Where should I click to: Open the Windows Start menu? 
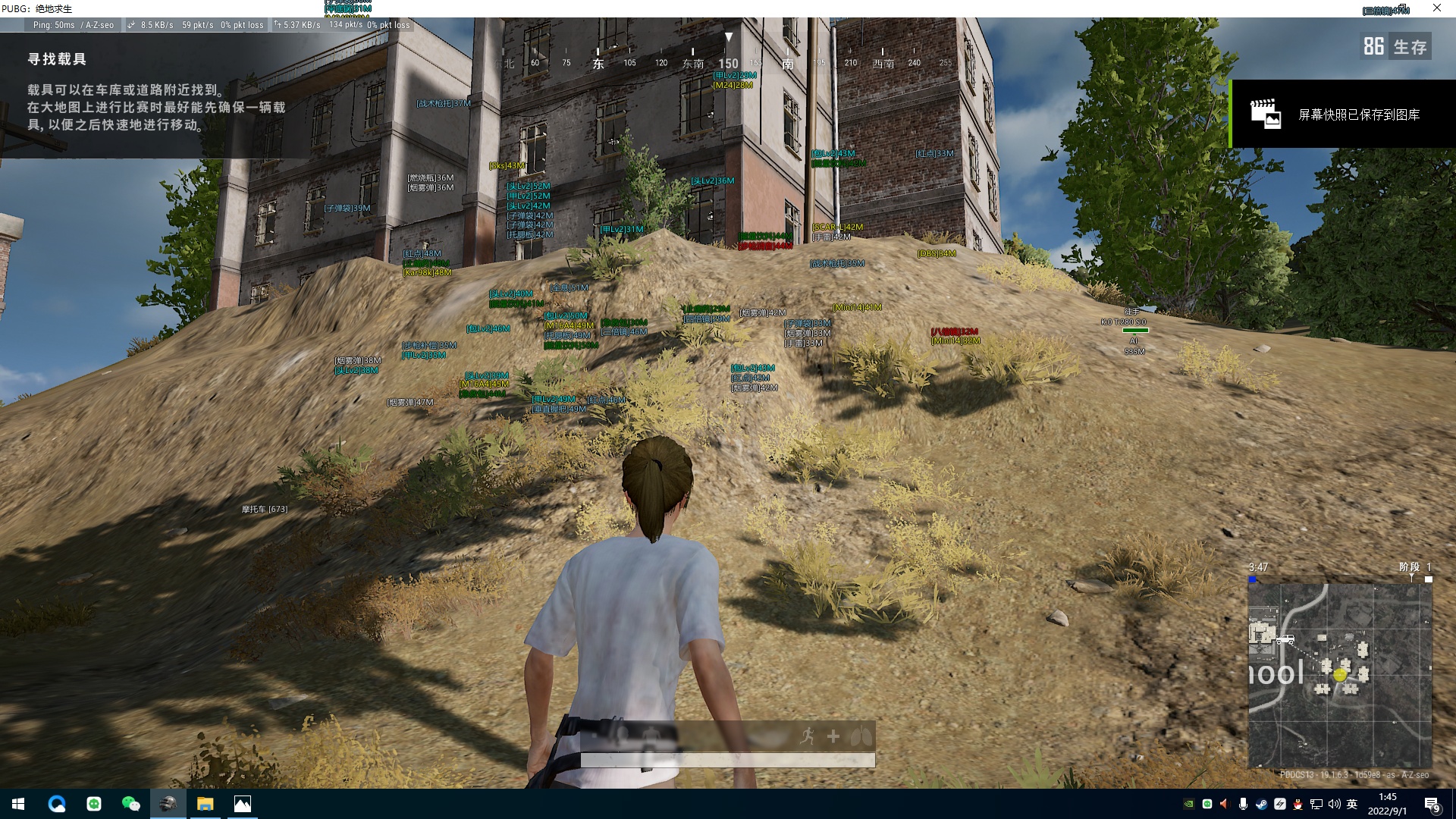18,804
